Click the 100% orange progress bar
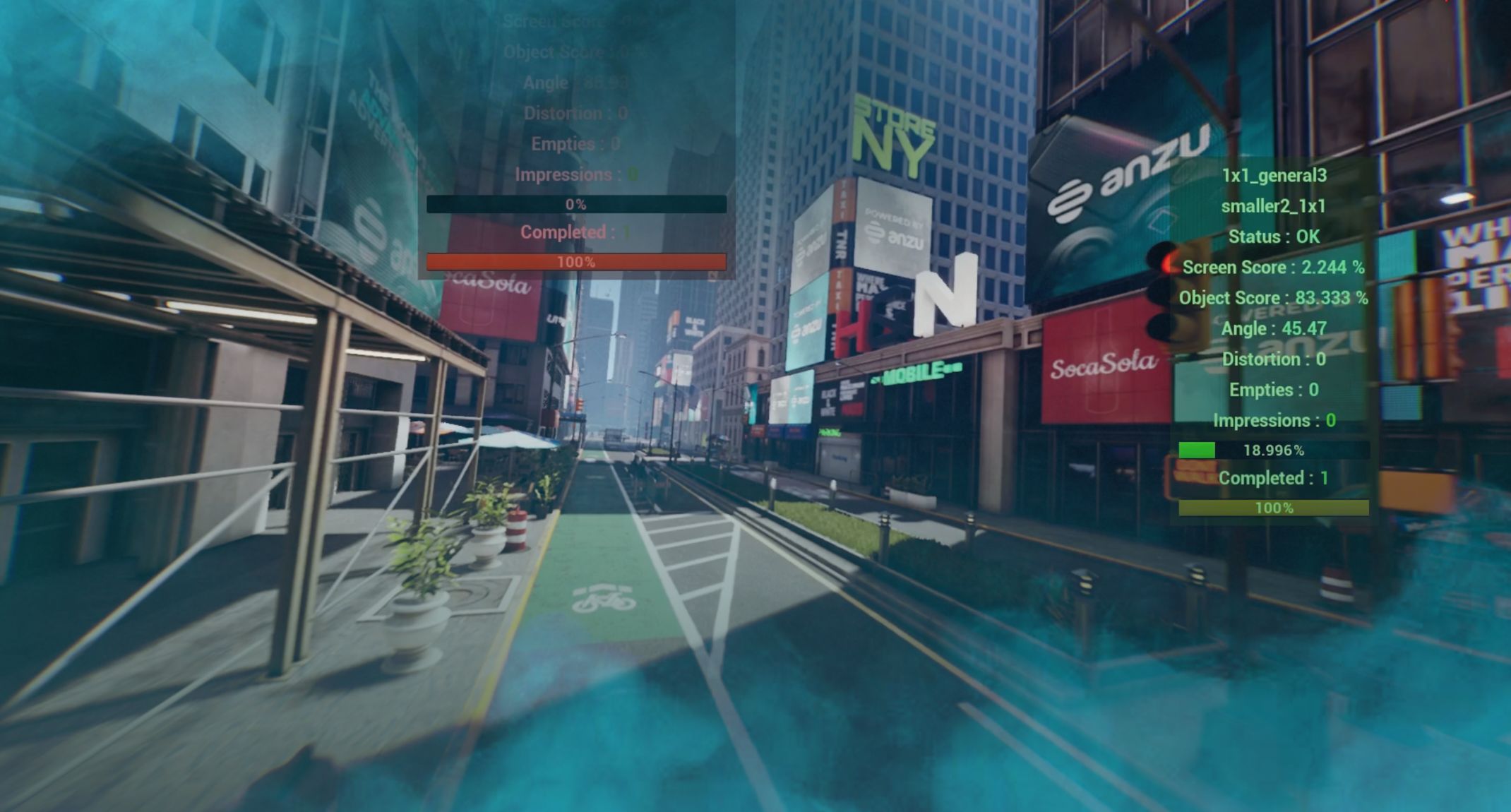Viewport: 1511px width, 812px height. tap(575, 261)
